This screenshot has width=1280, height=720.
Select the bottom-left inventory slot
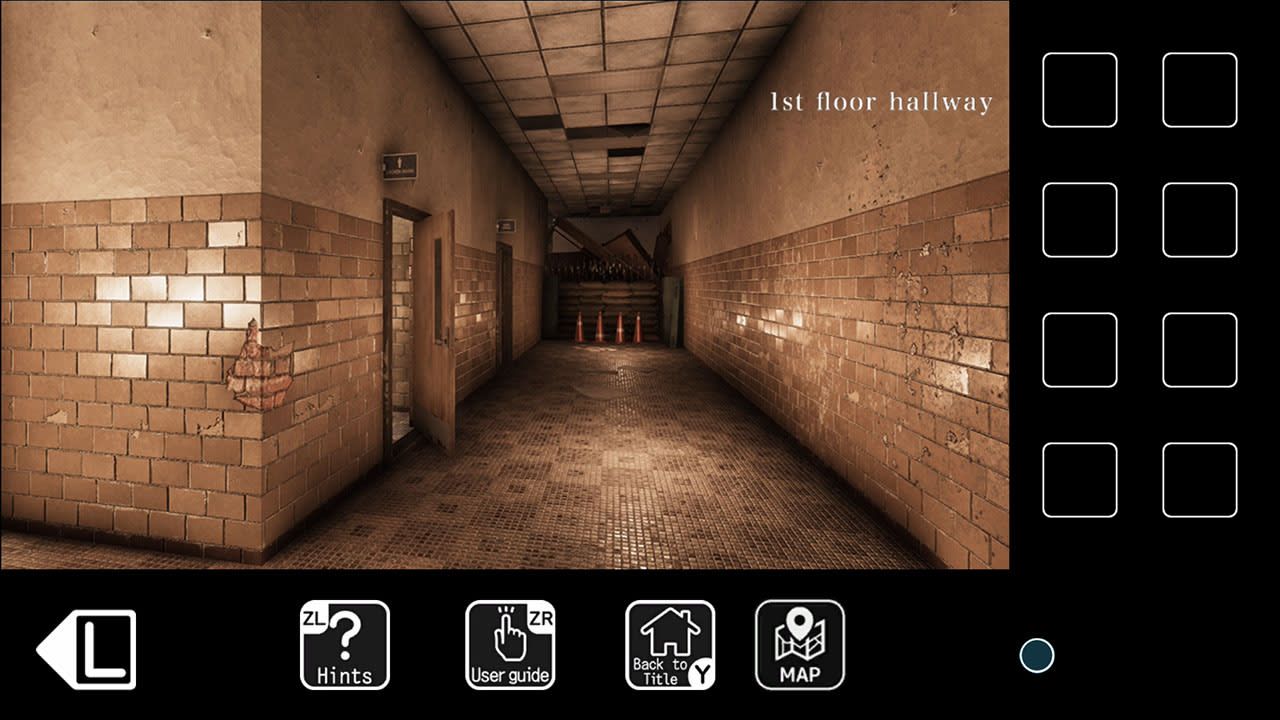click(1079, 479)
